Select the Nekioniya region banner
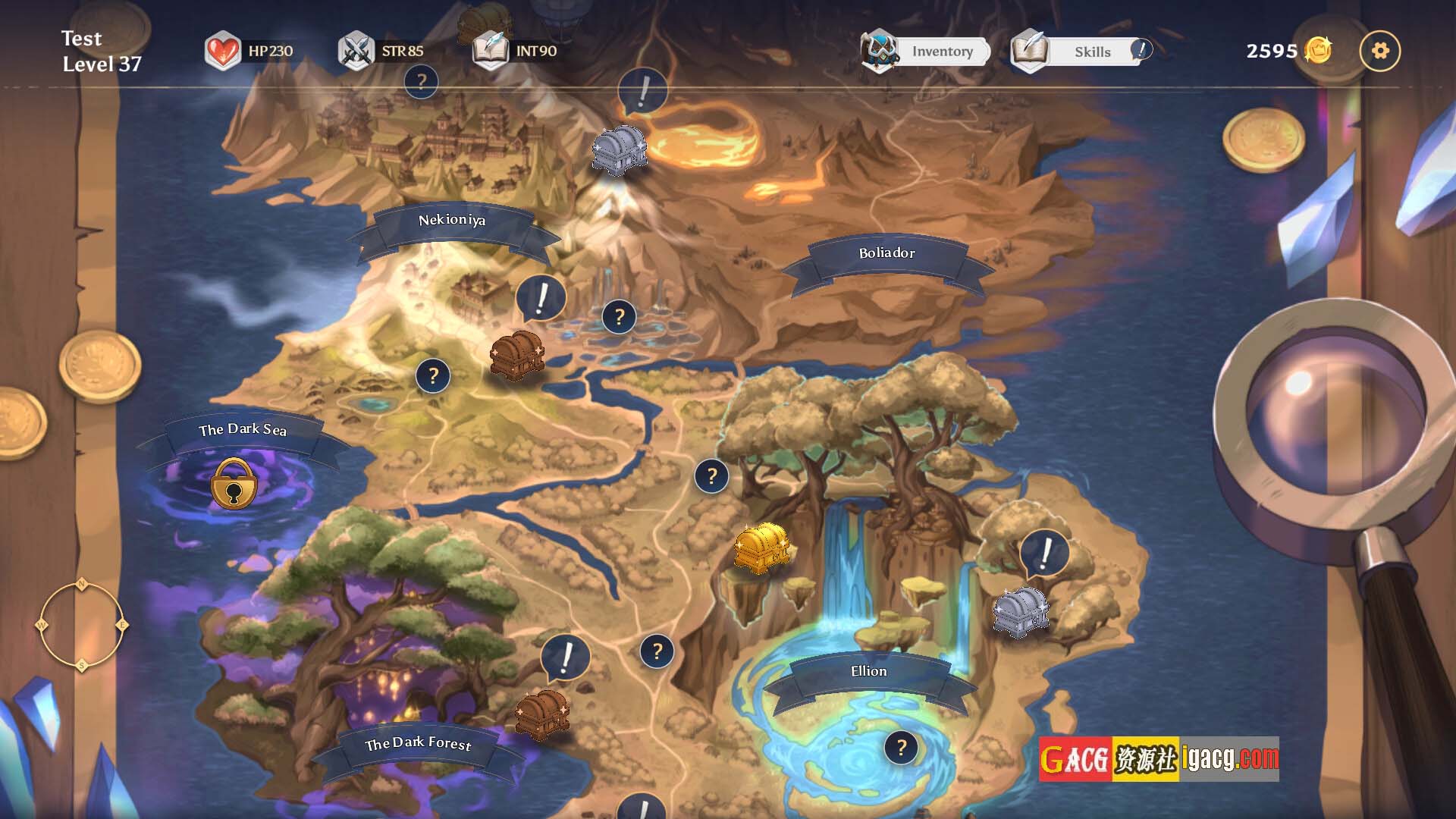Image resolution: width=1456 pixels, height=819 pixels. click(x=452, y=221)
